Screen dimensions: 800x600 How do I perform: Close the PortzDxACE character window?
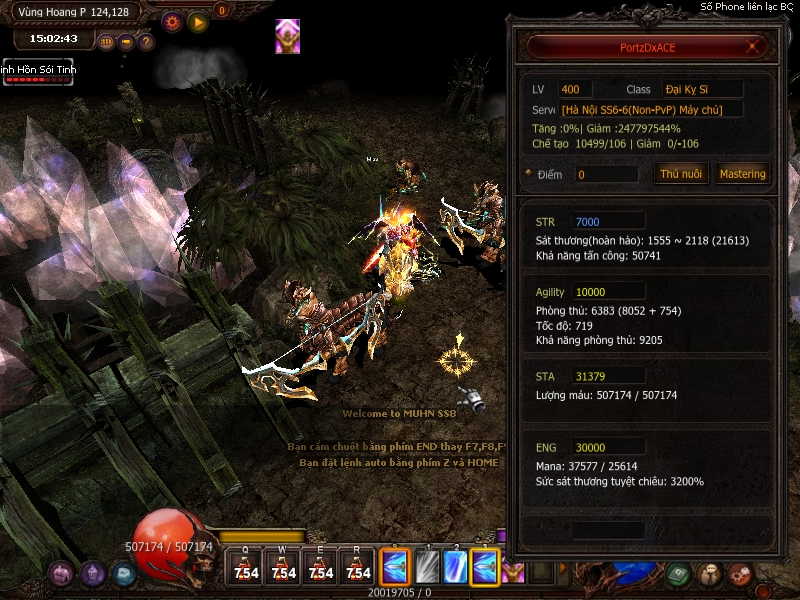pos(754,47)
